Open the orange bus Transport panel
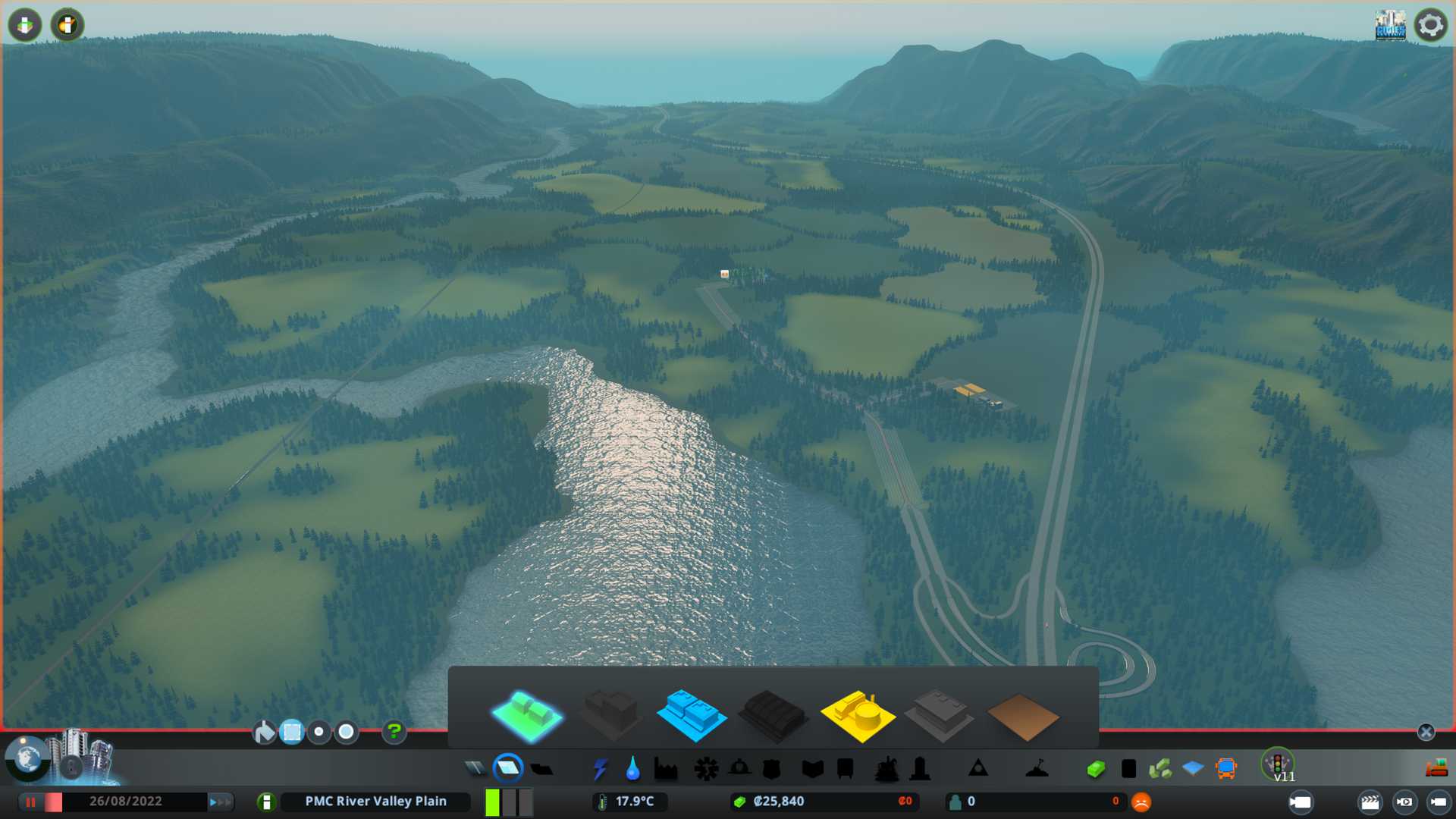Image resolution: width=1456 pixels, height=819 pixels. pos(1225,769)
